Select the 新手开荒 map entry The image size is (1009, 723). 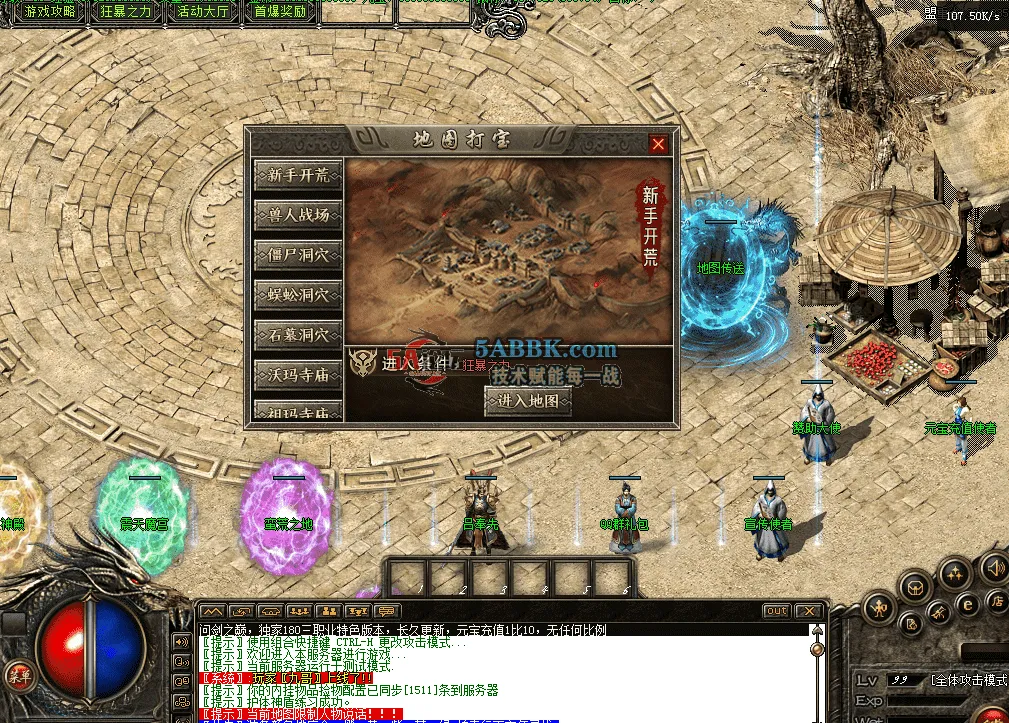pyautogui.click(x=298, y=174)
